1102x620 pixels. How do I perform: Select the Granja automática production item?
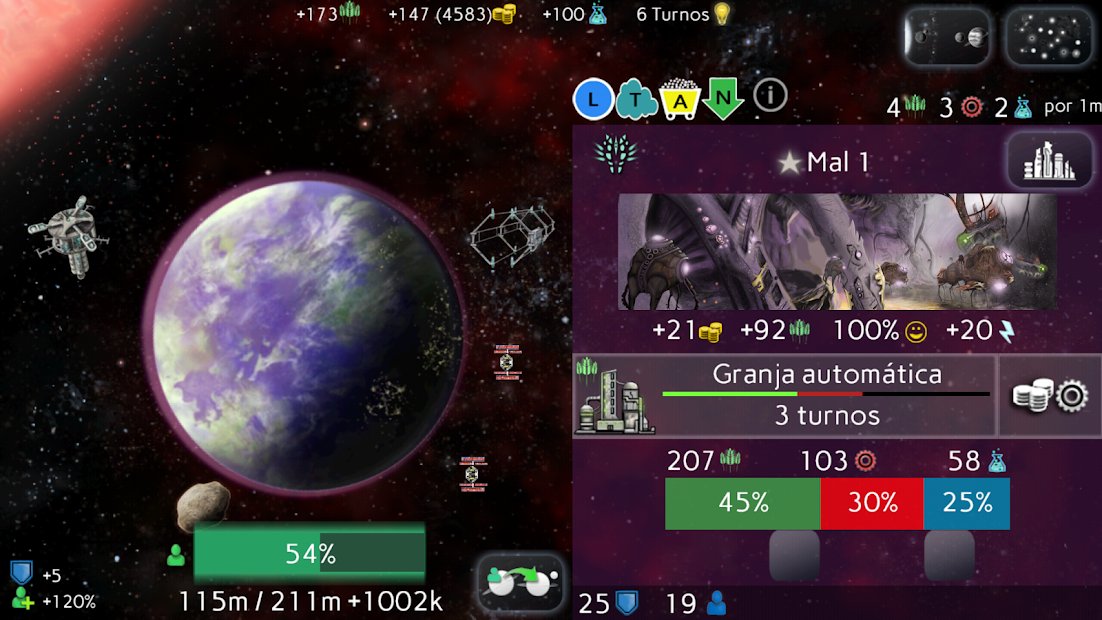785,395
